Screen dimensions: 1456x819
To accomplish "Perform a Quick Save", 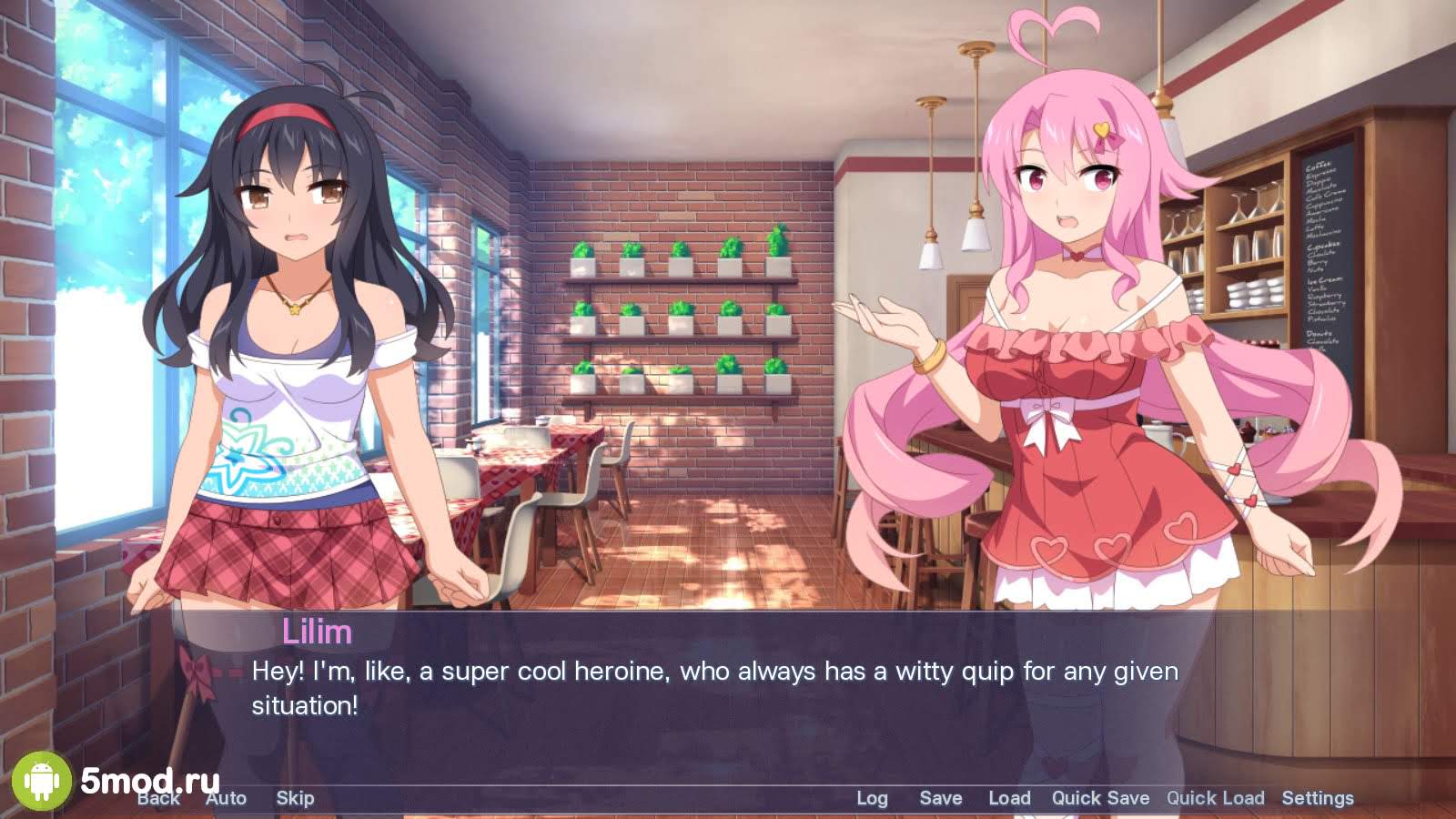I will (x=1100, y=798).
